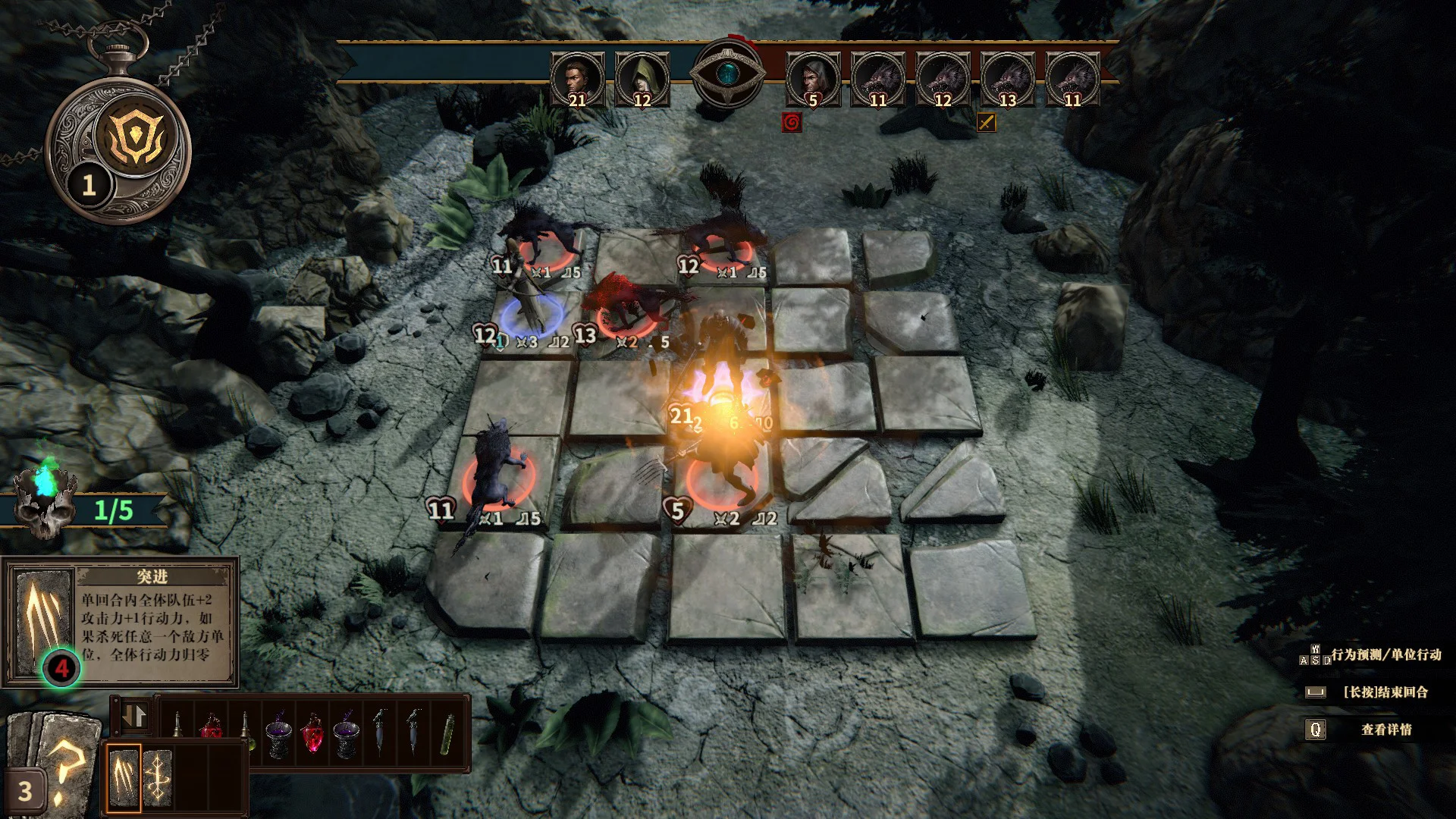Select the wolf portrait showing 13 health
This screenshot has height=819, width=1456.
[1007, 79]
